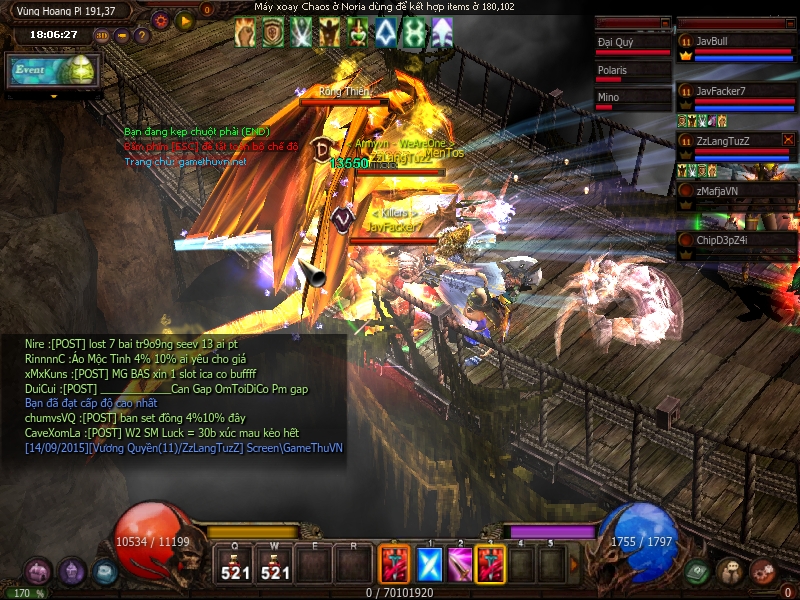Click the orange play arrow button
800x600 pixels.
(185, 20)
